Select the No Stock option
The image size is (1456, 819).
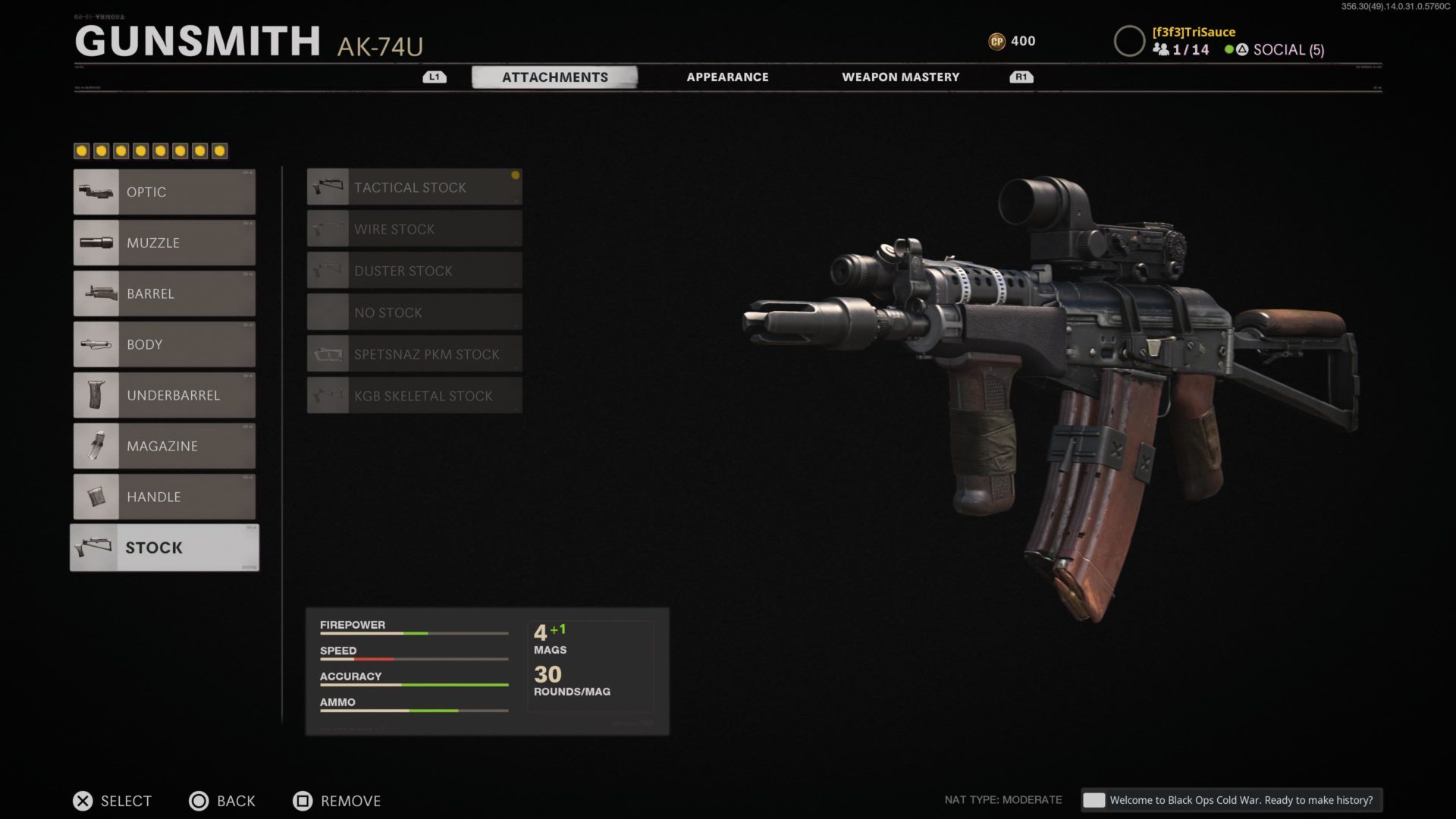click(414, 312)
